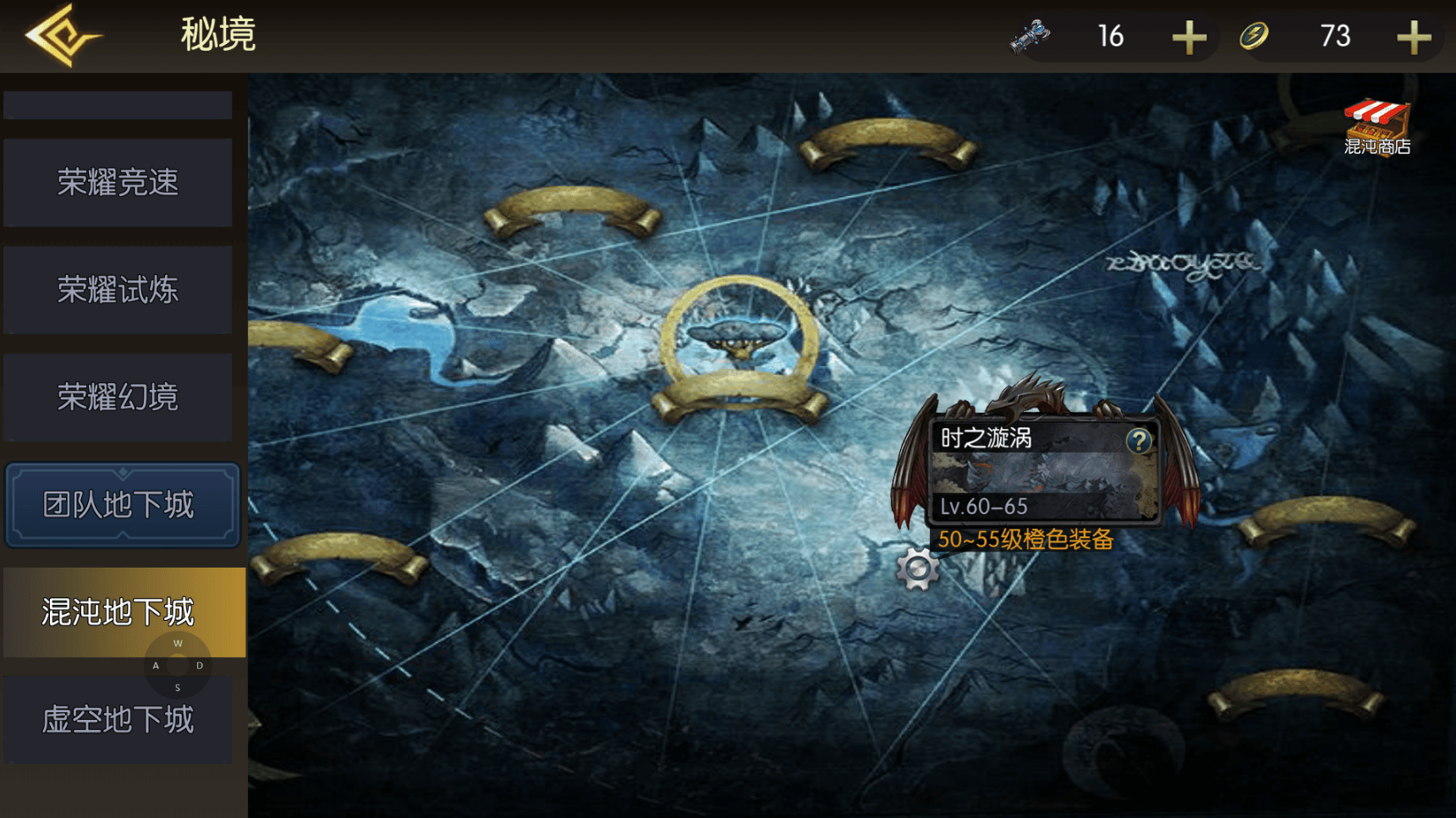Open the 荣耀试炼 tab

(x=118, y=290)
